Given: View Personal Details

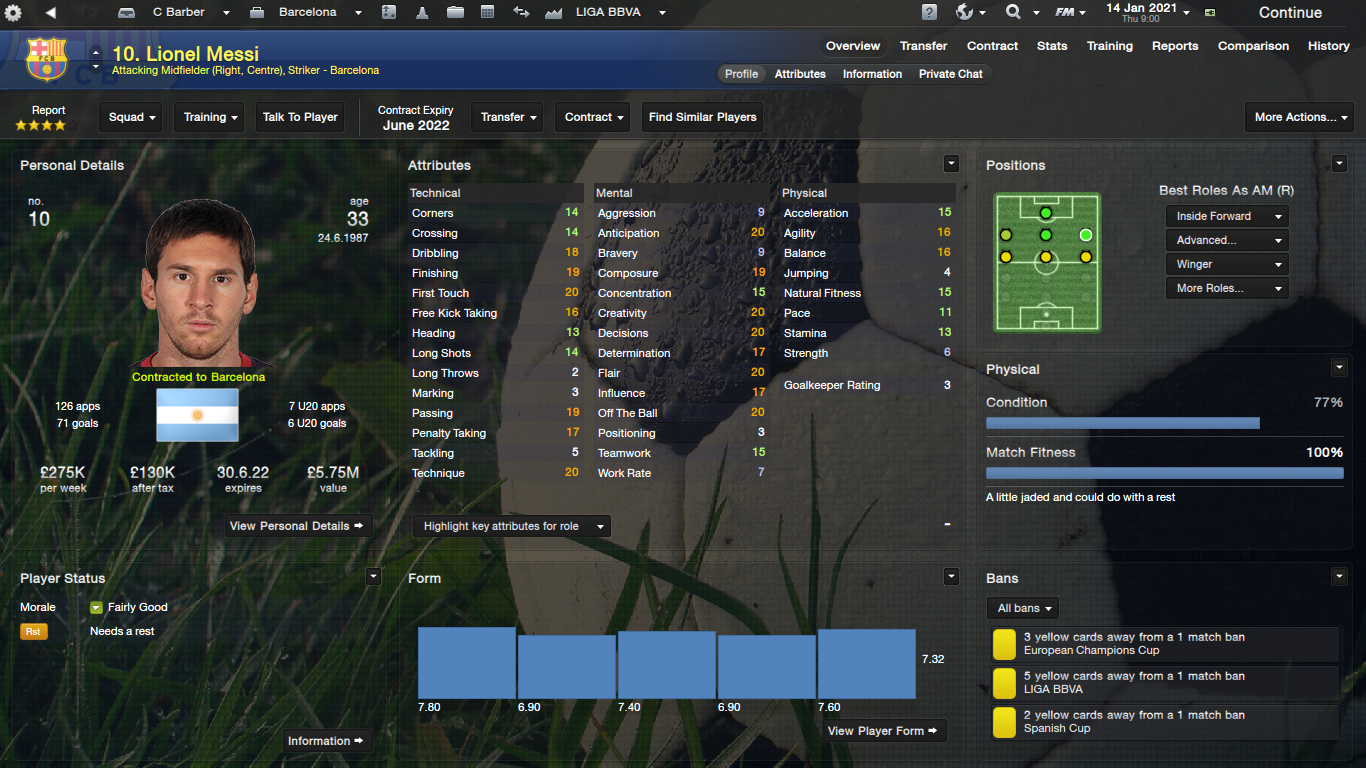Looking at the screenshot, I should point(298,526).
